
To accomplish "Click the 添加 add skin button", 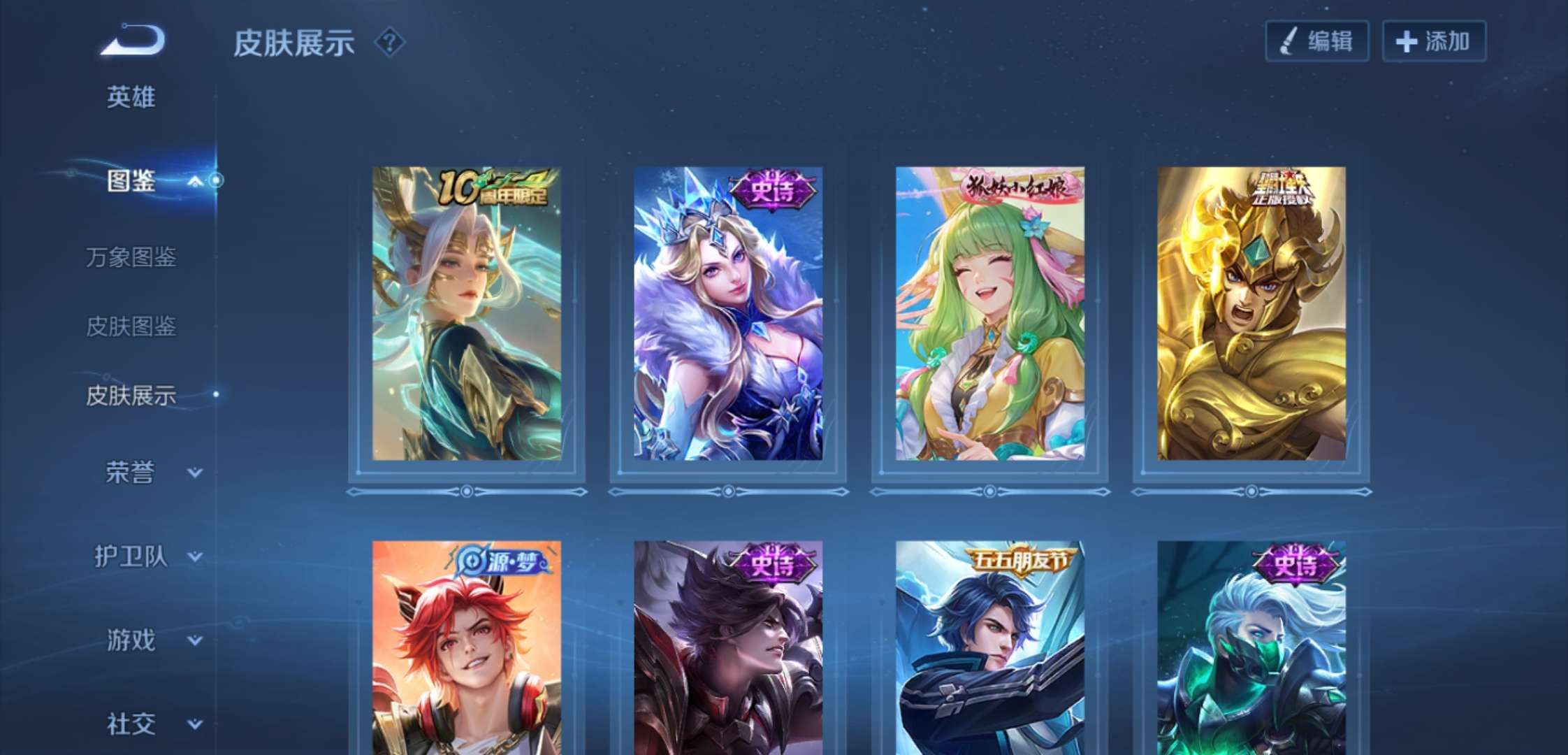I will [x=1433, y=41].
